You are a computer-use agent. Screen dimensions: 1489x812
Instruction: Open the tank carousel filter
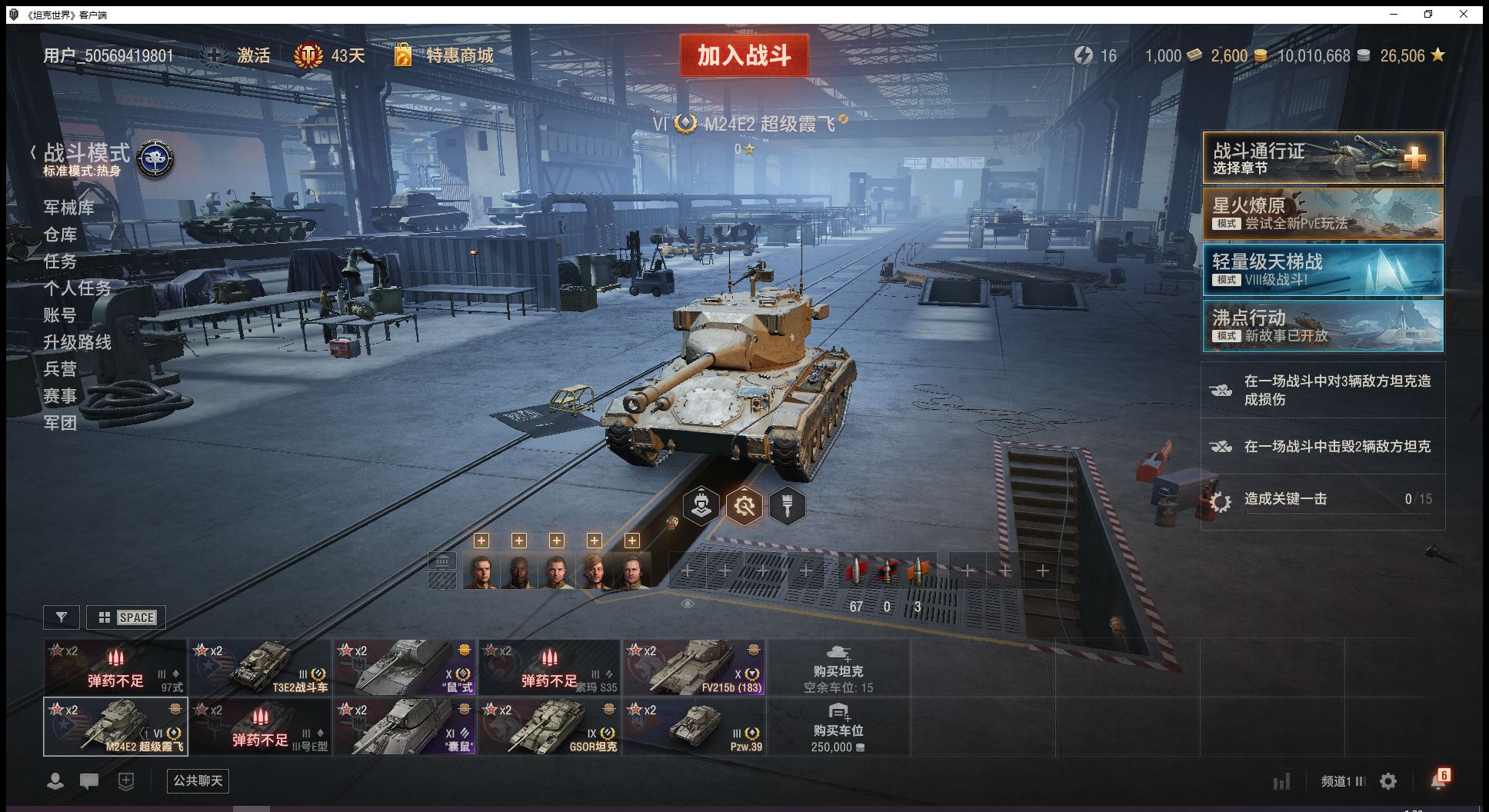pyautogui.click(x=62, y=617)
